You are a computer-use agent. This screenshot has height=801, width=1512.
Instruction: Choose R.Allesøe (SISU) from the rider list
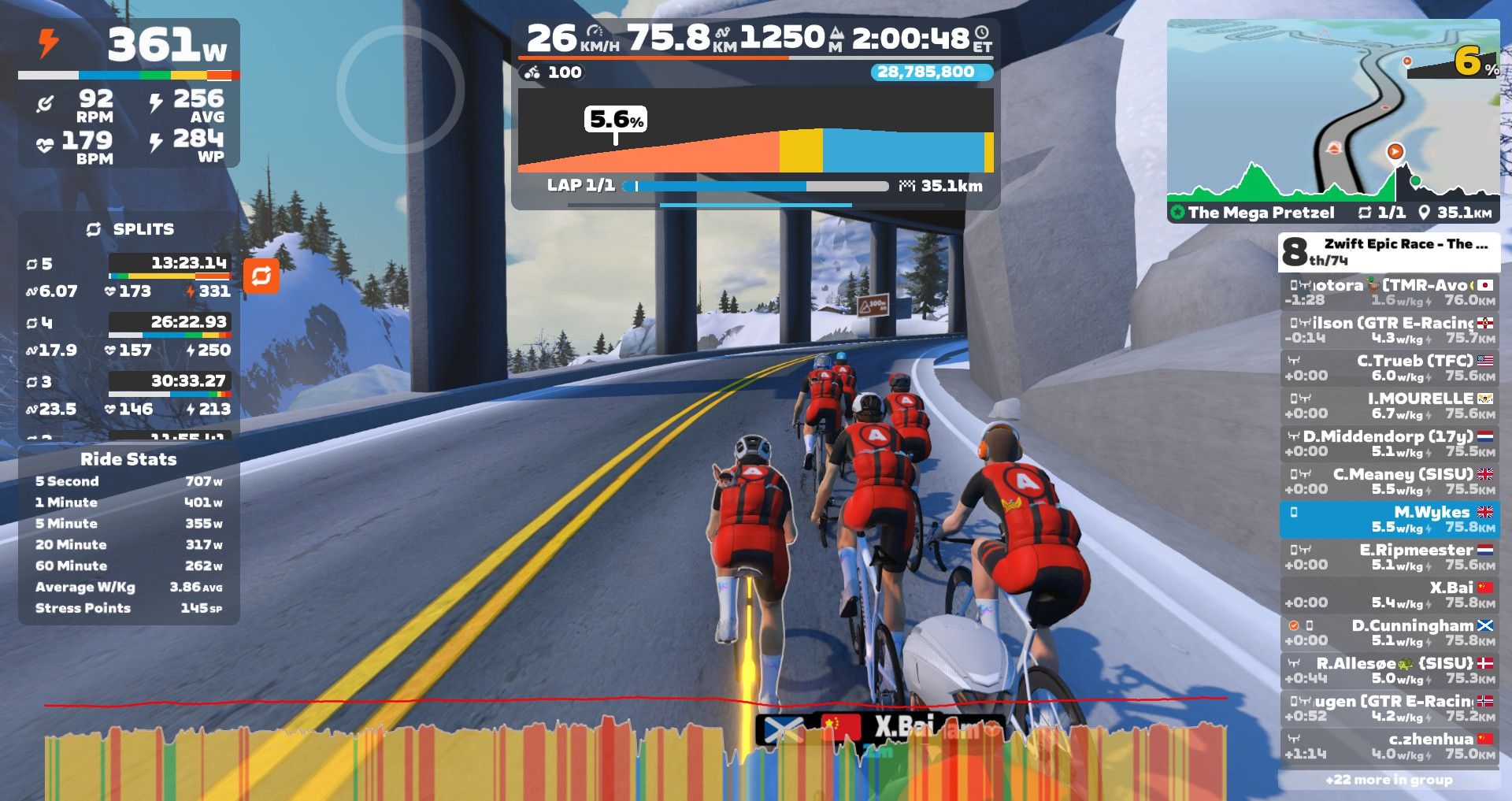pyautogui.click(x=1390, y=670)
